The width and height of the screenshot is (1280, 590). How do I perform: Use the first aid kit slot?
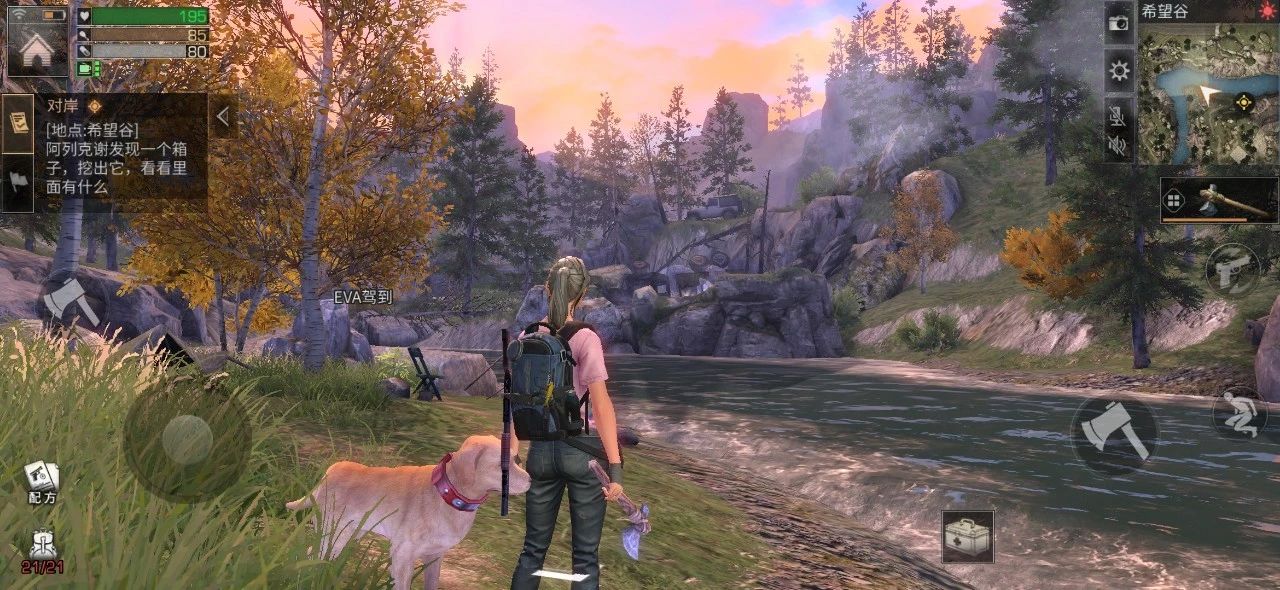click(x=968, y=536)
